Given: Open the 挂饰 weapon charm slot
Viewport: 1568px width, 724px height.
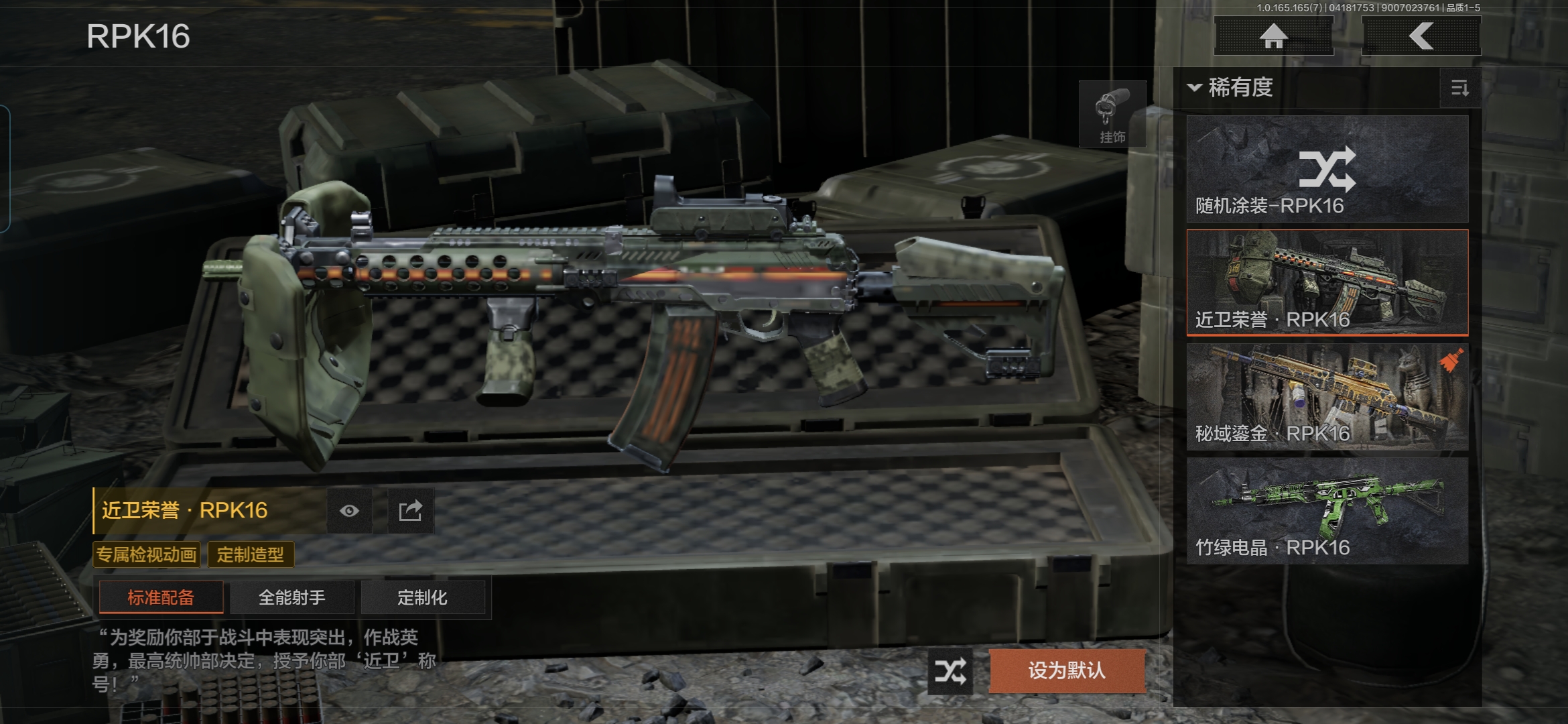Looking at the screenshot, I should coord(1112,114).
